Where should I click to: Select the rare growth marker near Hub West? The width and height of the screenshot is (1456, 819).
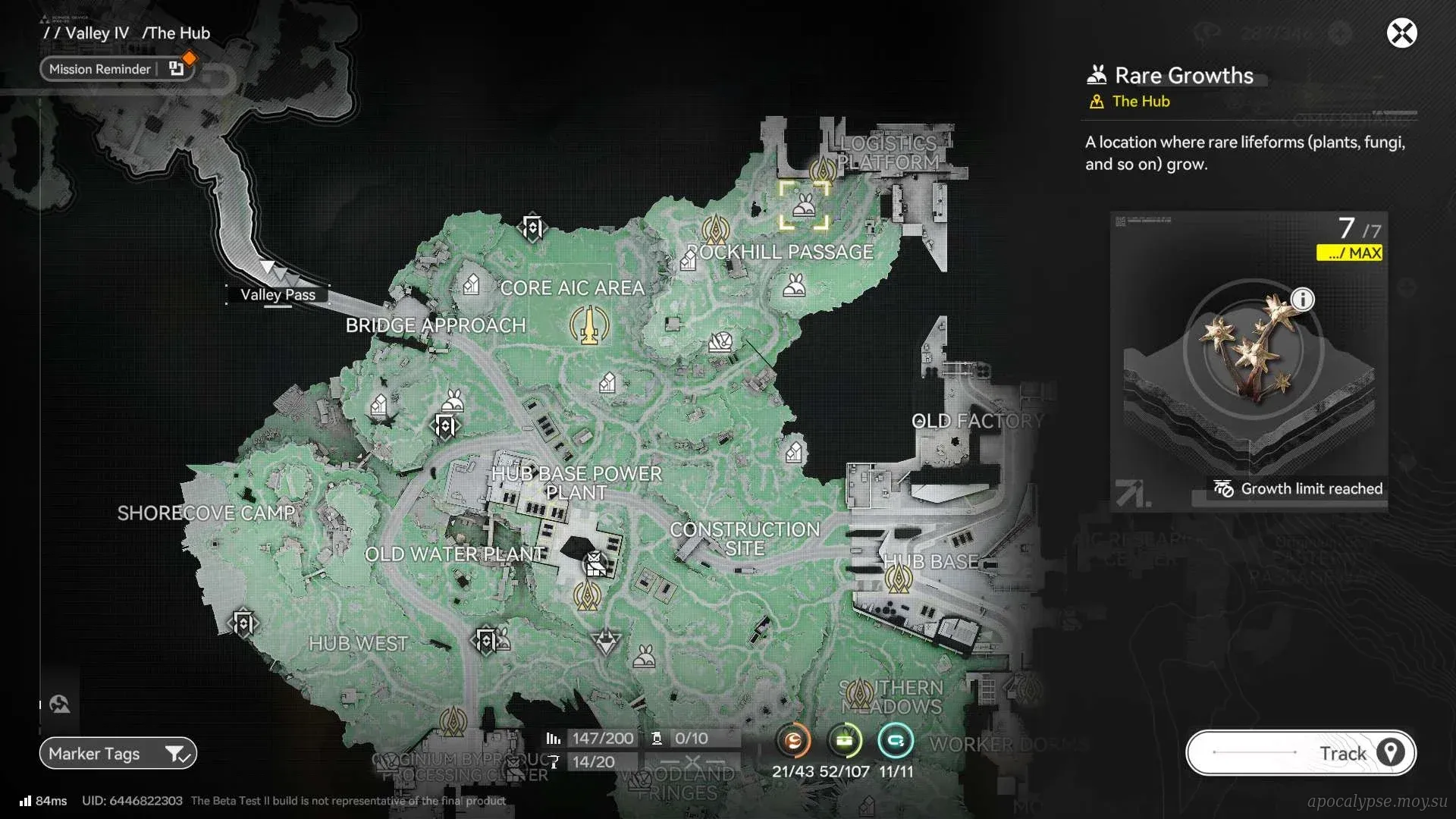[x=644, y=656]
